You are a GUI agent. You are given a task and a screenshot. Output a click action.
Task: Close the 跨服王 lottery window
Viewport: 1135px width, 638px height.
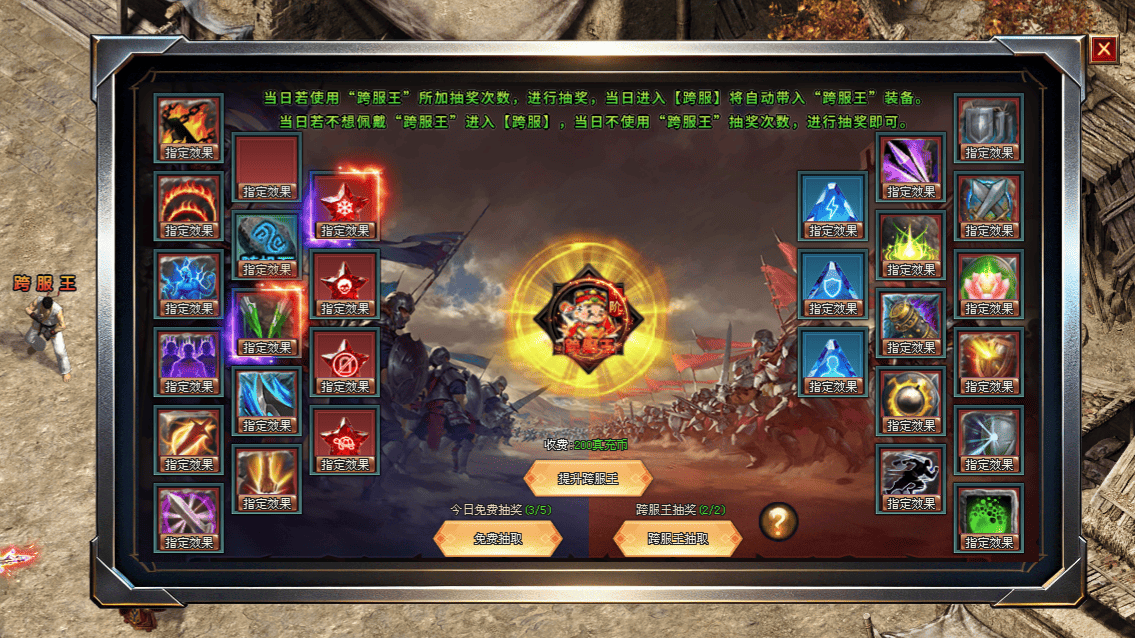click(x=1103, y=49)
